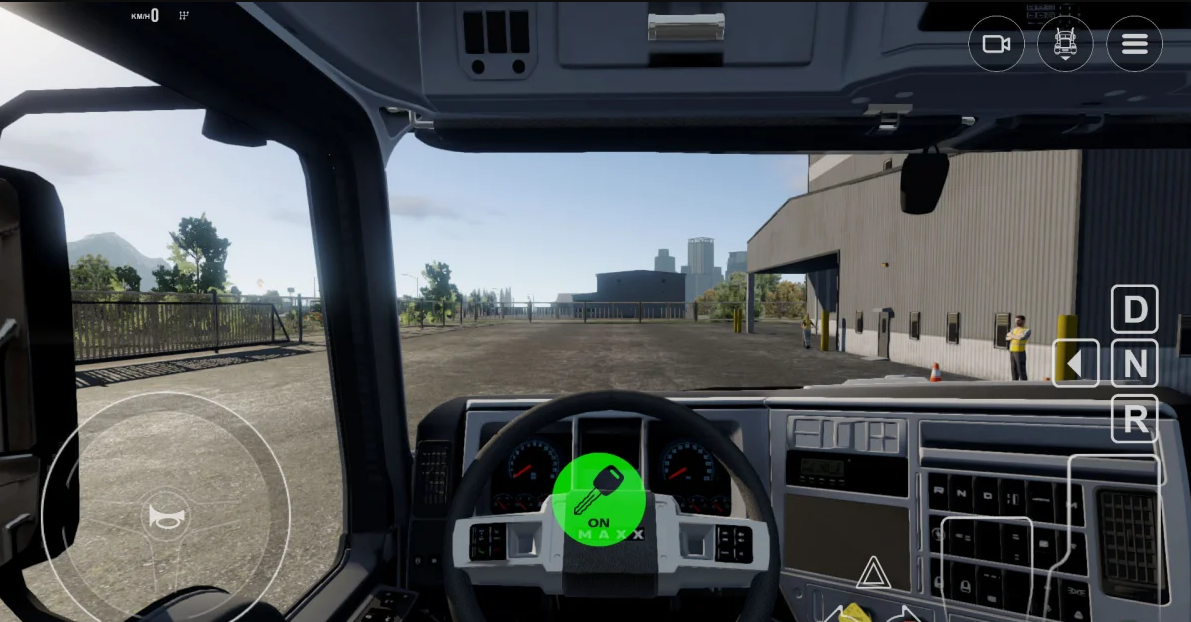1191x622 pixels.
Task: Honk the horn on the steering control
Action: (x=166, y=516)
